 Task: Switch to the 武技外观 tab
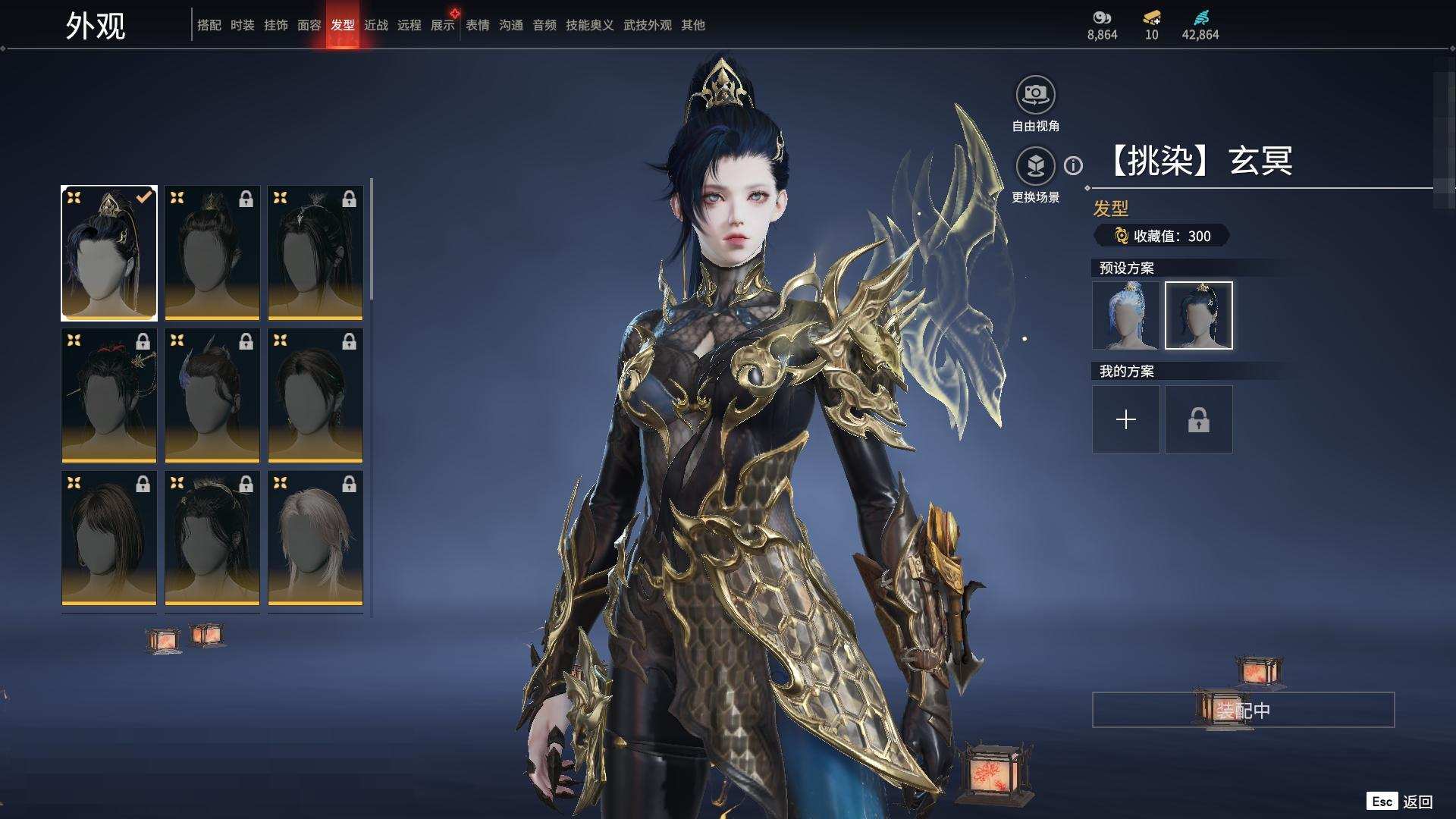[647, 25]
